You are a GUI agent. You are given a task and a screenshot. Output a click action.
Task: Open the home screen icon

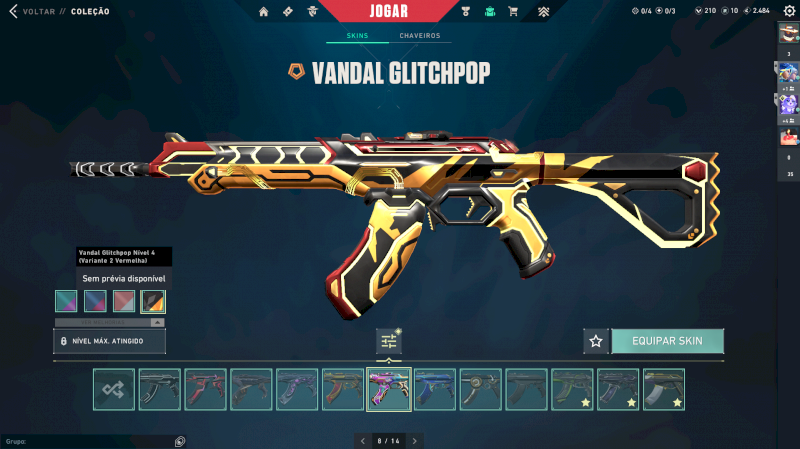tap(264, 12)
